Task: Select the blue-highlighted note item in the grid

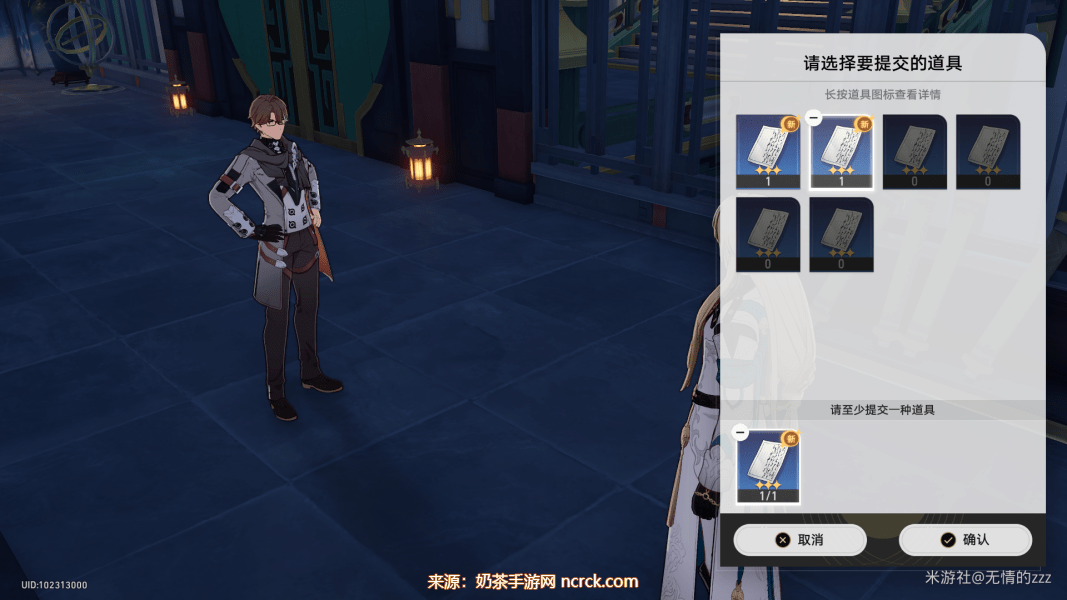Action: (x=768, y=151)
